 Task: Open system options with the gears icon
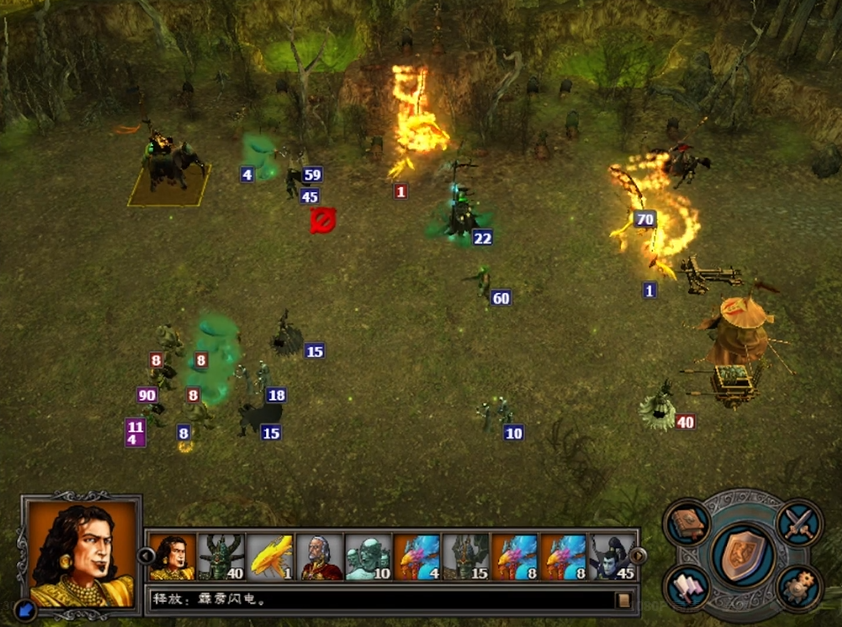[800, 586]
